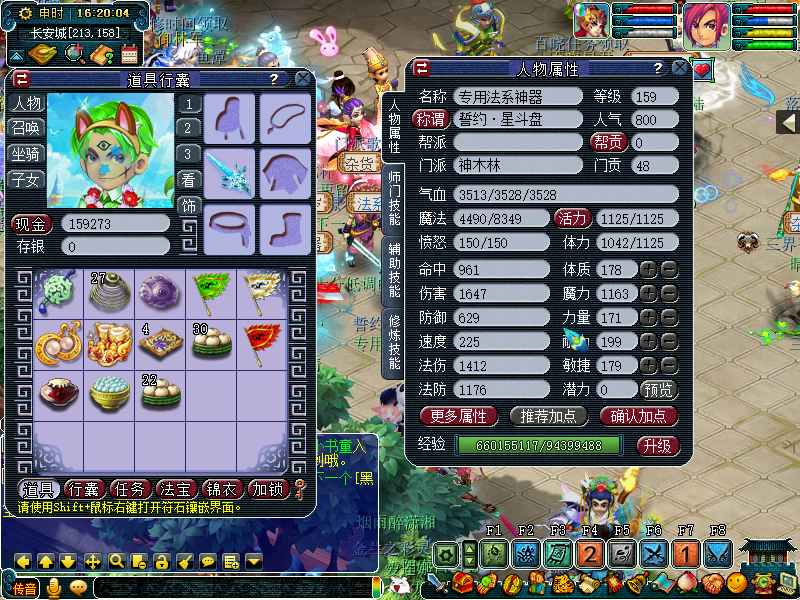Close the 道具行囊 inventory window
The image size is (800, 600).
click(x=303, y=79)
